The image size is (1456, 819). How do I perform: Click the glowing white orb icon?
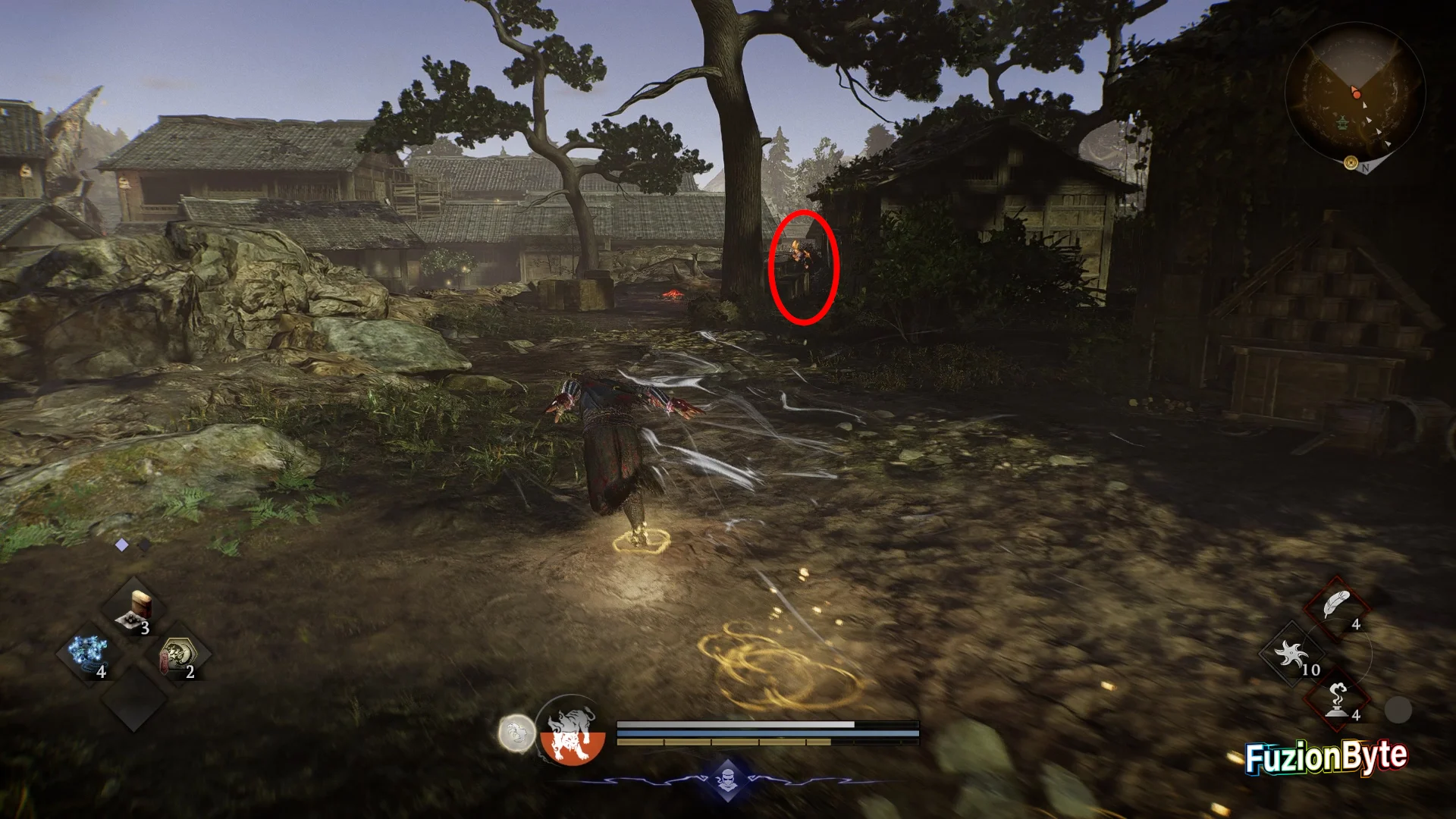[x=516, y=733]
